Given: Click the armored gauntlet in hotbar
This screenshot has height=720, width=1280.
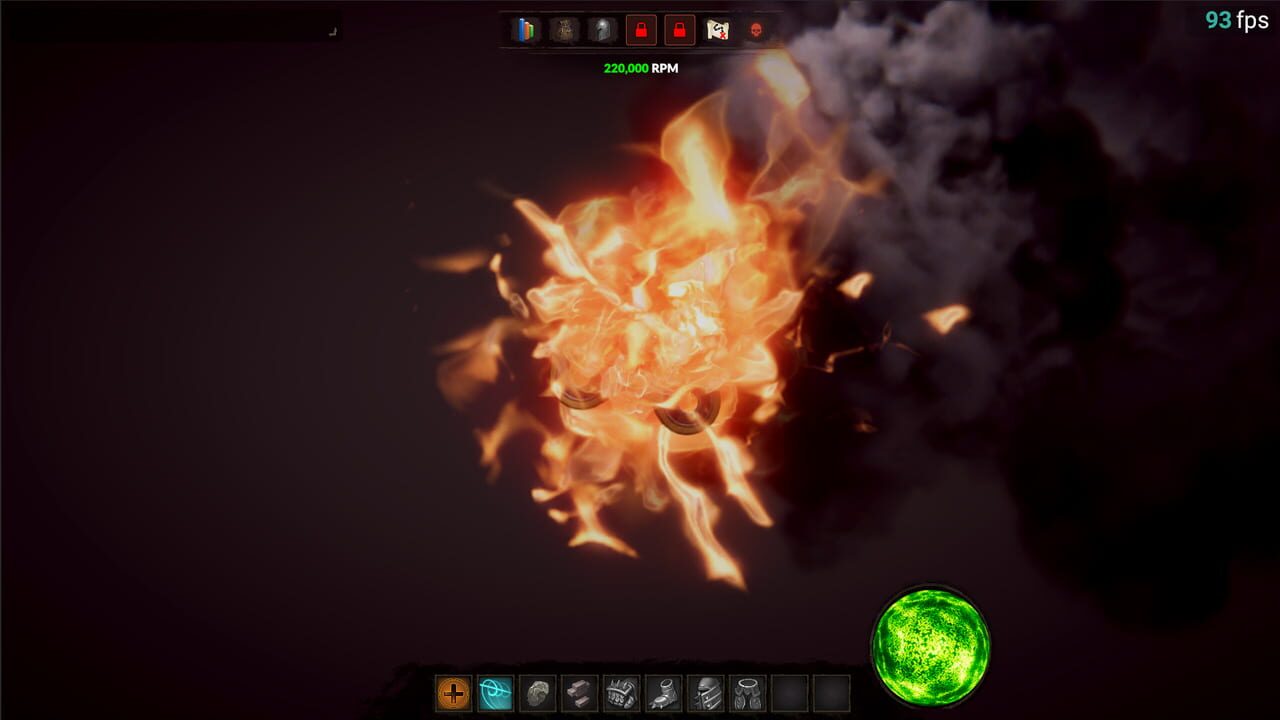Looking at the screenshot, I should 620,691.
